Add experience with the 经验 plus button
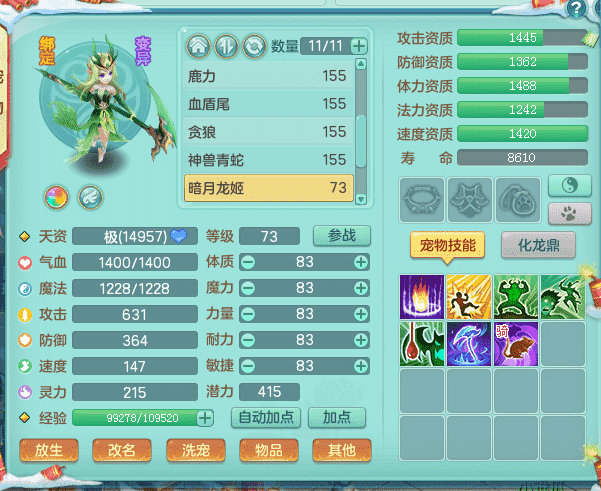Image resolution: width=601 pixels, height=491 pixels. tap(205, 417)
